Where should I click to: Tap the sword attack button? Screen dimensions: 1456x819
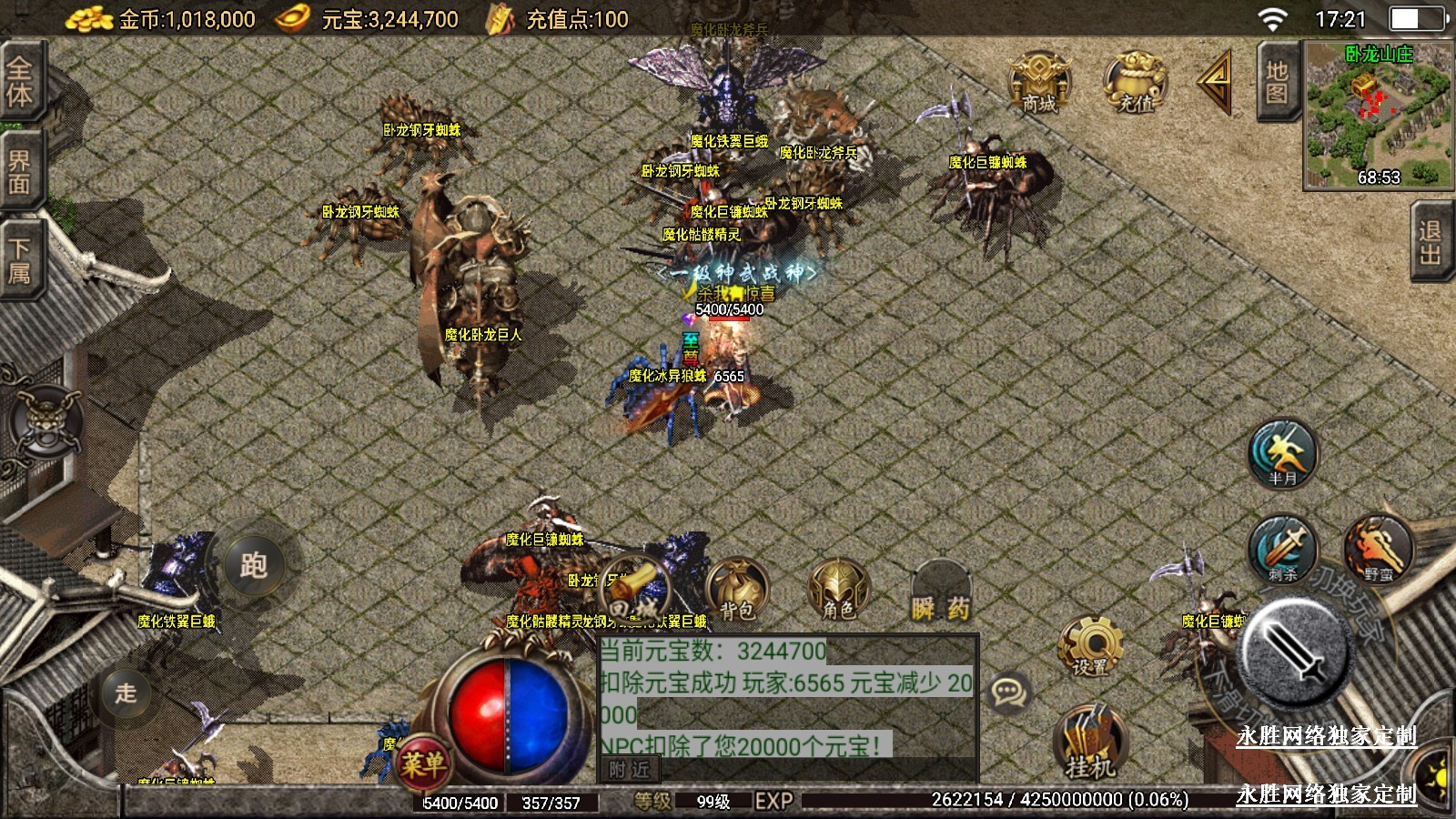click(x=1294, y=650)
